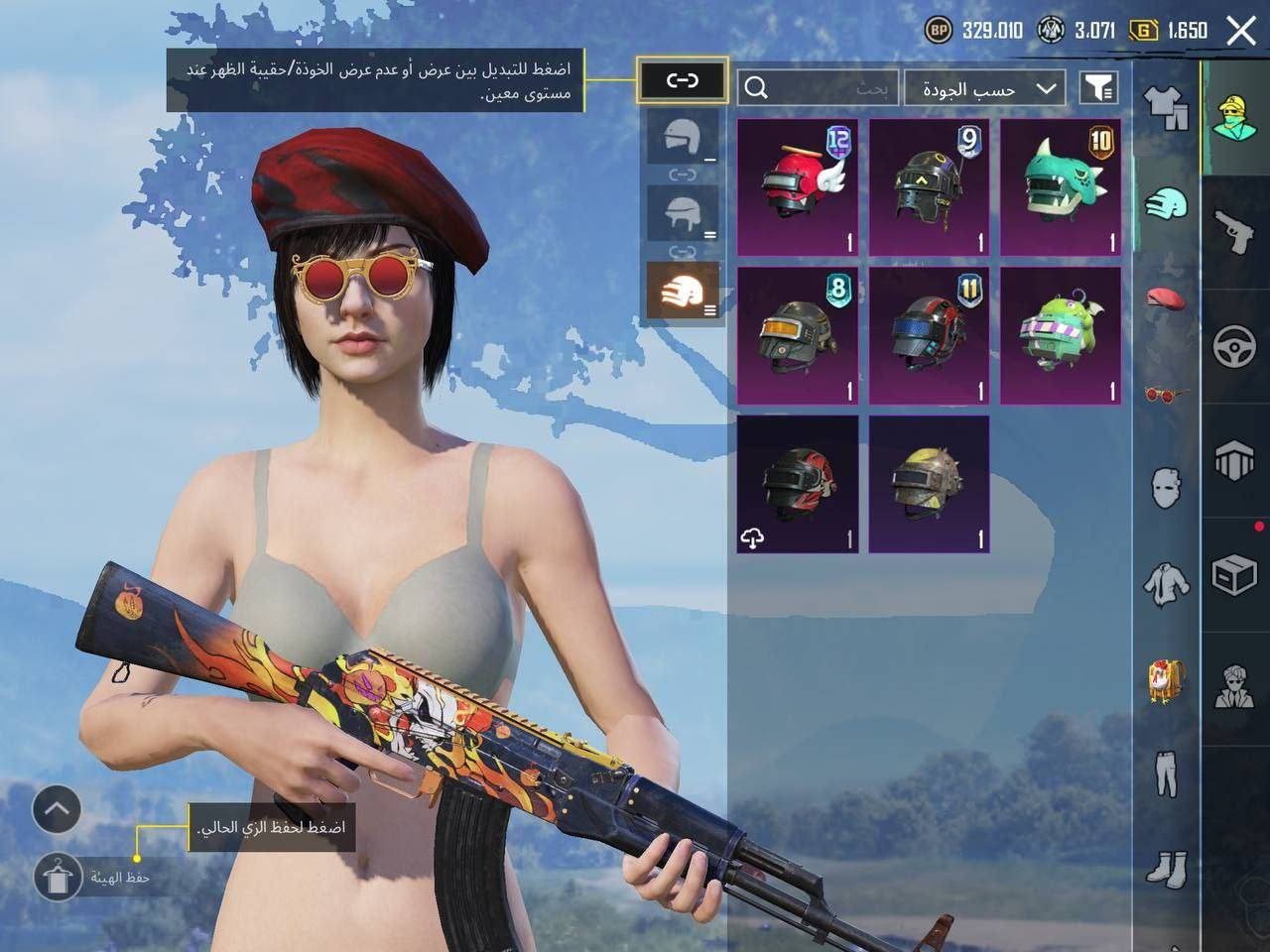Choose the green monster helmet skin
The height and width of the screenshot is (952, 1270).
[x=1061, y=335]
